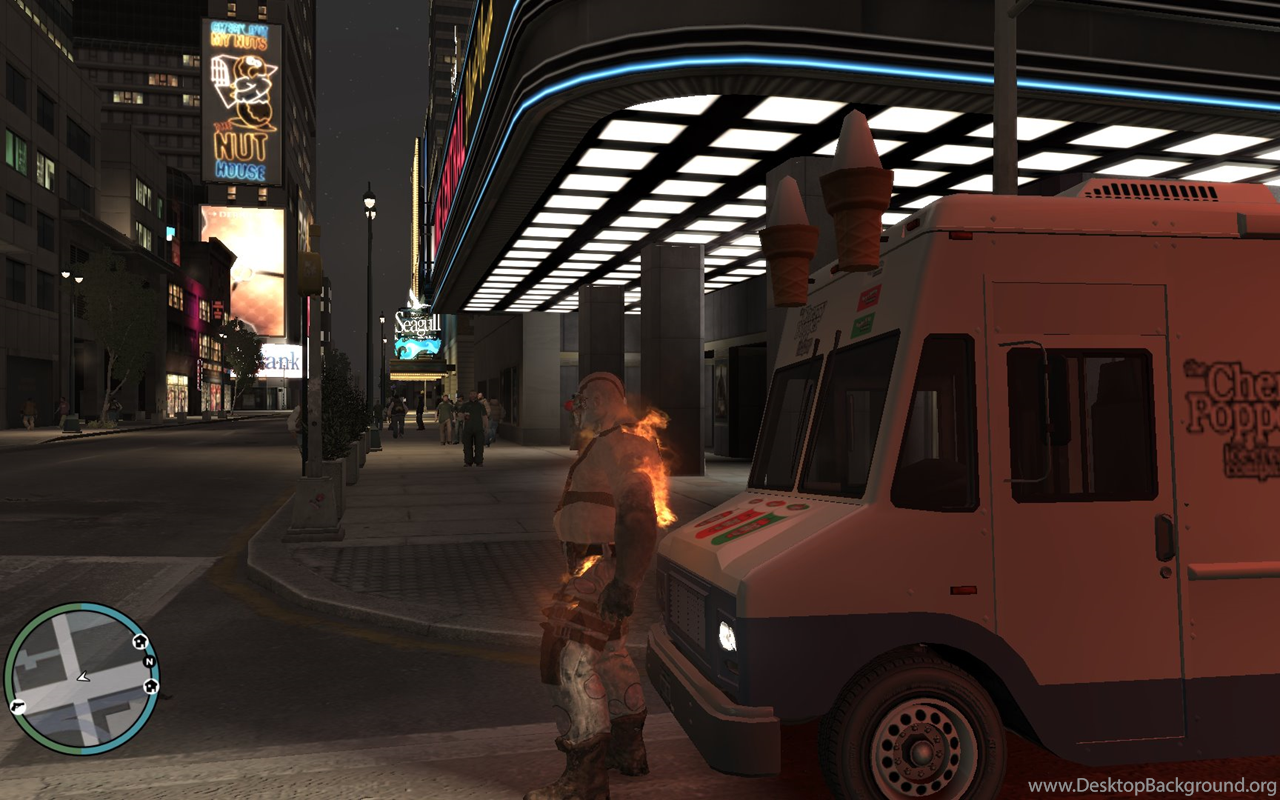Click the circular minimap radar

point(80,678)
